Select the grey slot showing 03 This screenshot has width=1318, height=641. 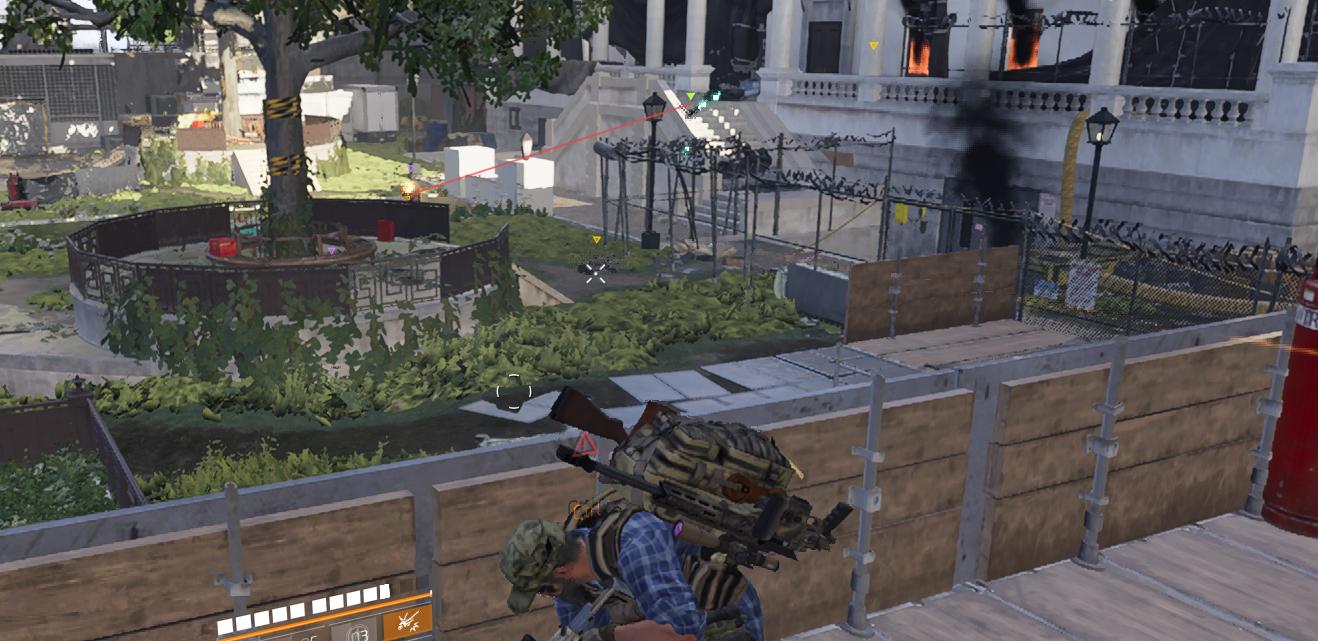tap(356, 631)
